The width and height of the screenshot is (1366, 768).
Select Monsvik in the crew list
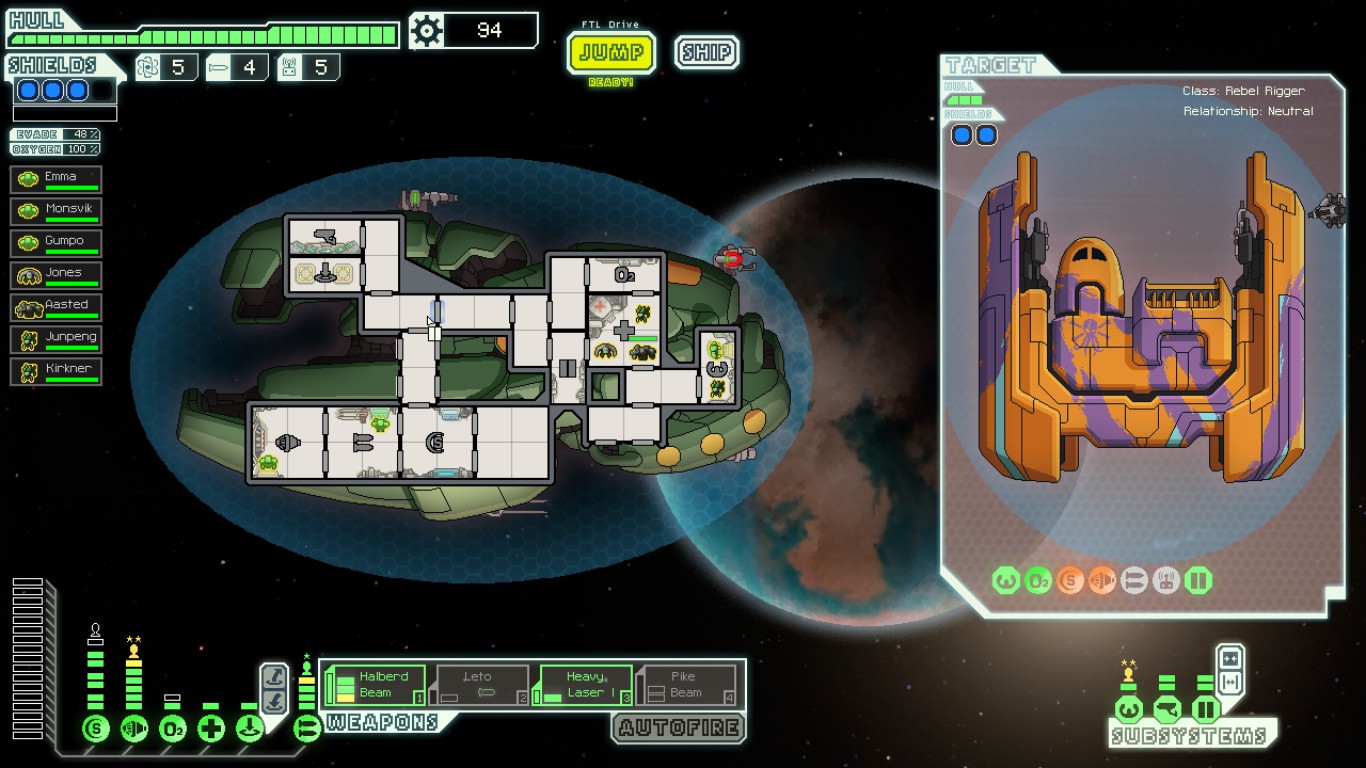(x=56, y=212)
